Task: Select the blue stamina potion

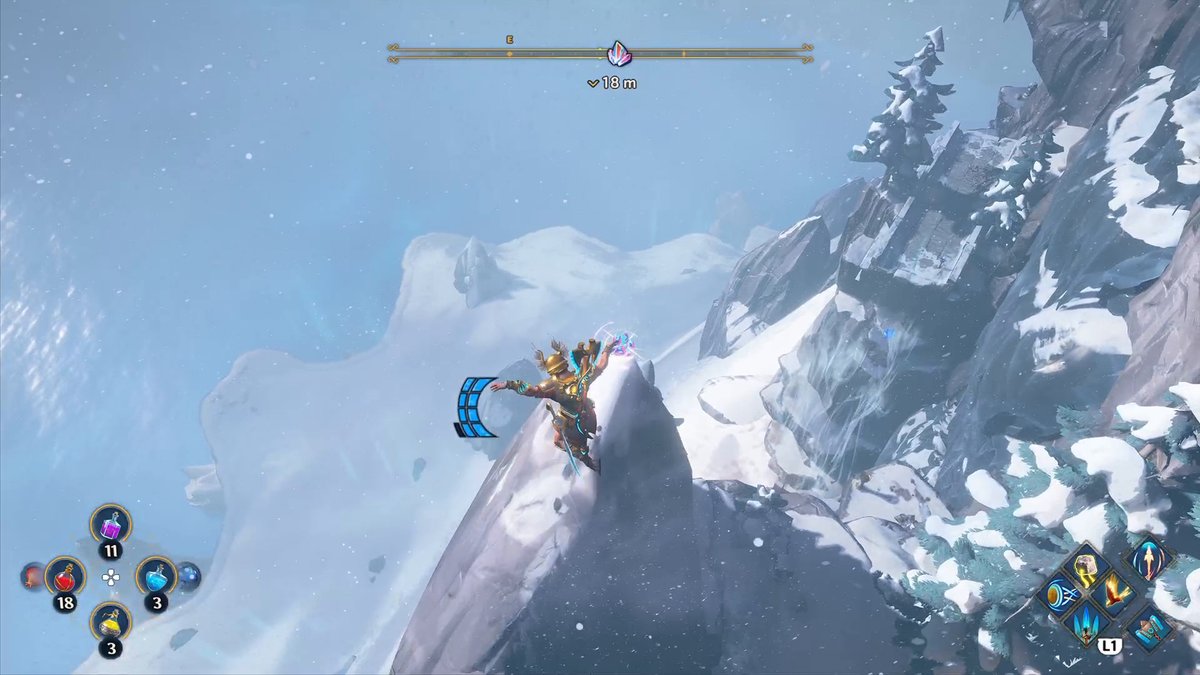Action: click(x=156, y=575)
